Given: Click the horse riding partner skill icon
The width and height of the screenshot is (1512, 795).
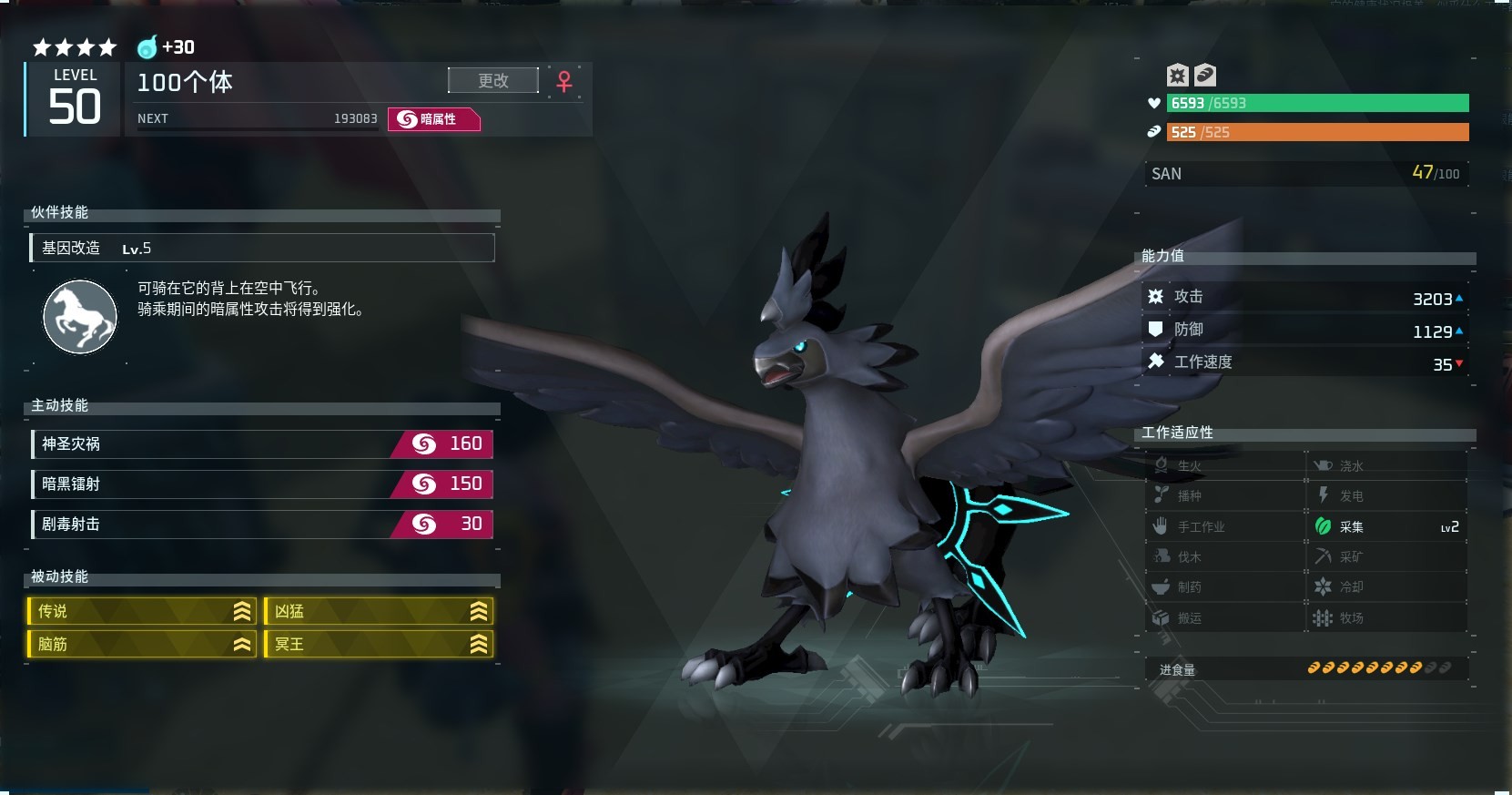Looking at the screenshot, I should click(x=80, y=317).
